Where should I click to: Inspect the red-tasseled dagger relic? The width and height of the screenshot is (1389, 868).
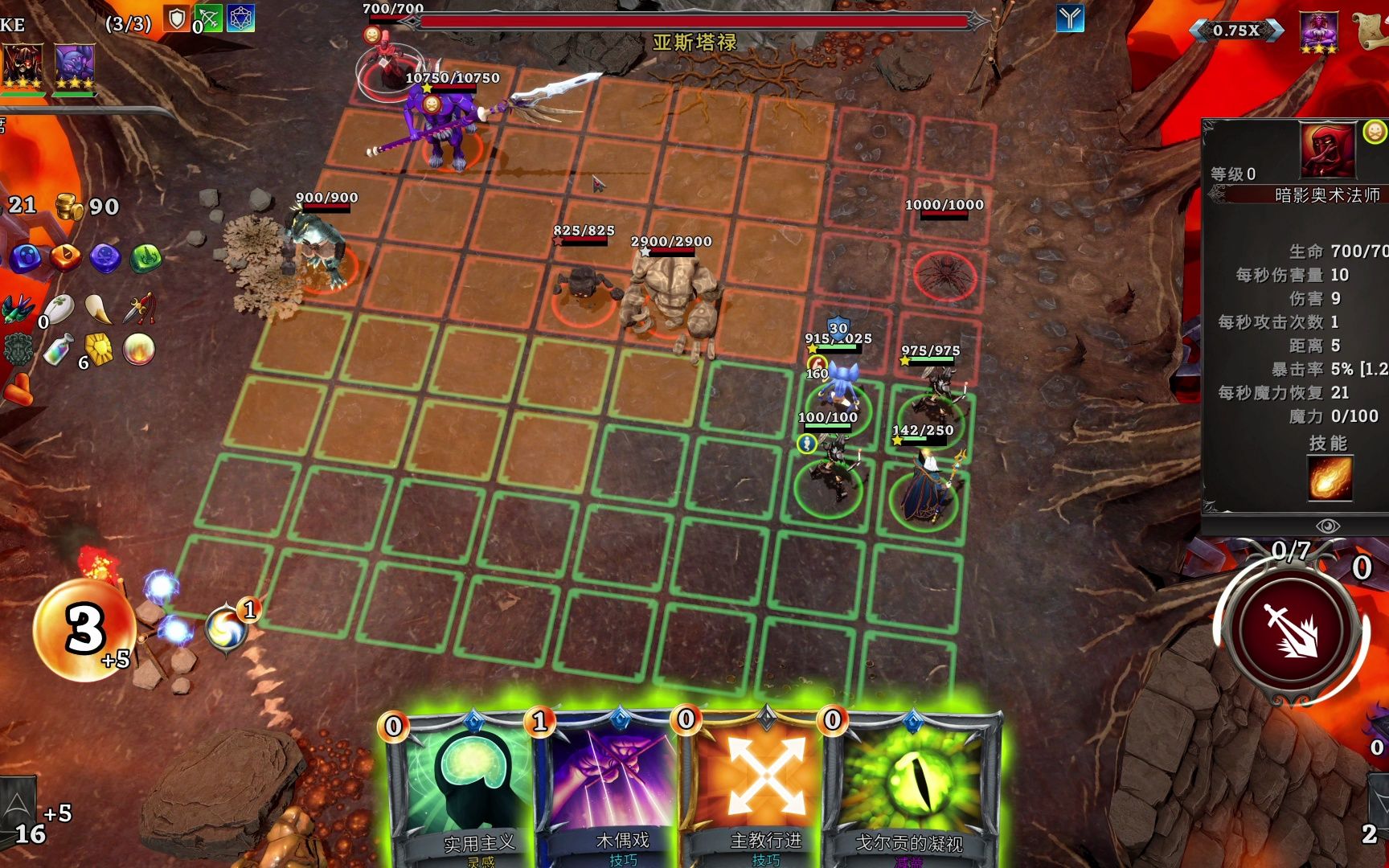coord(139,309)
